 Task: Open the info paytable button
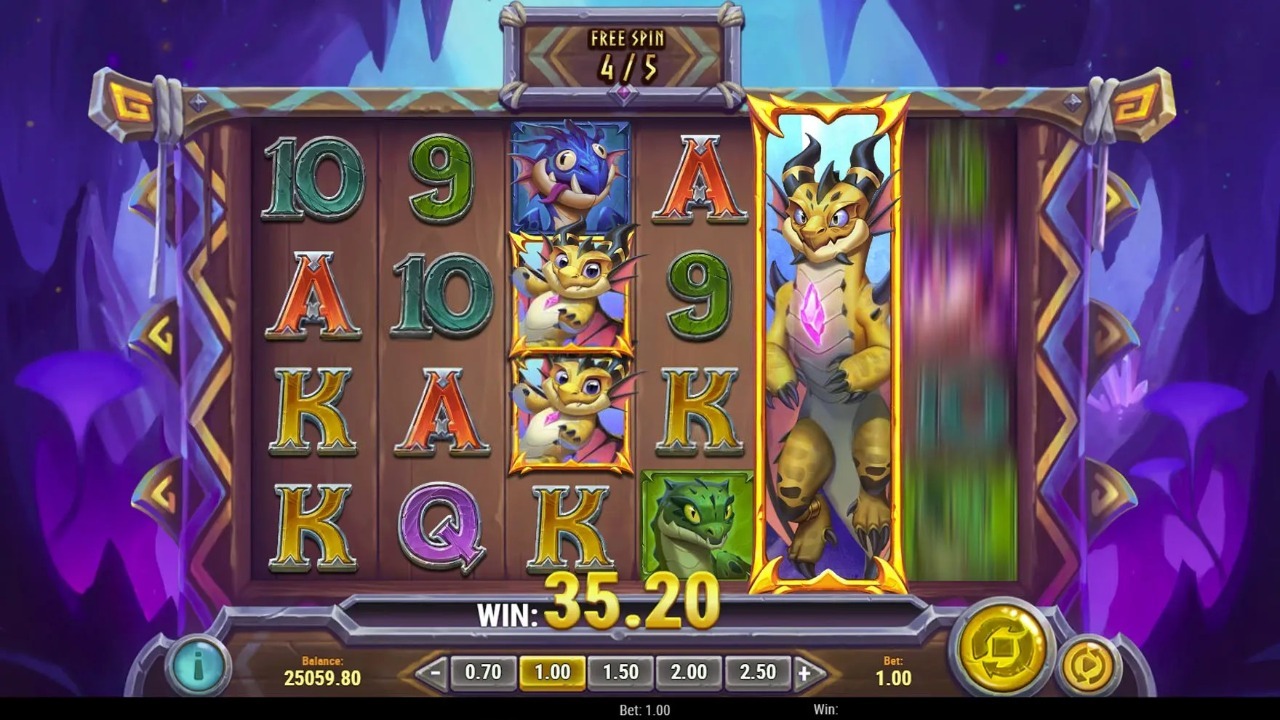197,665
